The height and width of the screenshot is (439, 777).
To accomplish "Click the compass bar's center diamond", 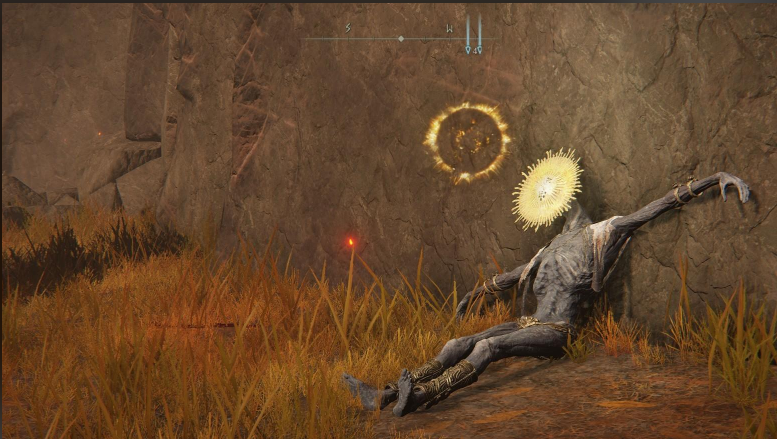I will tap(400, 39).
